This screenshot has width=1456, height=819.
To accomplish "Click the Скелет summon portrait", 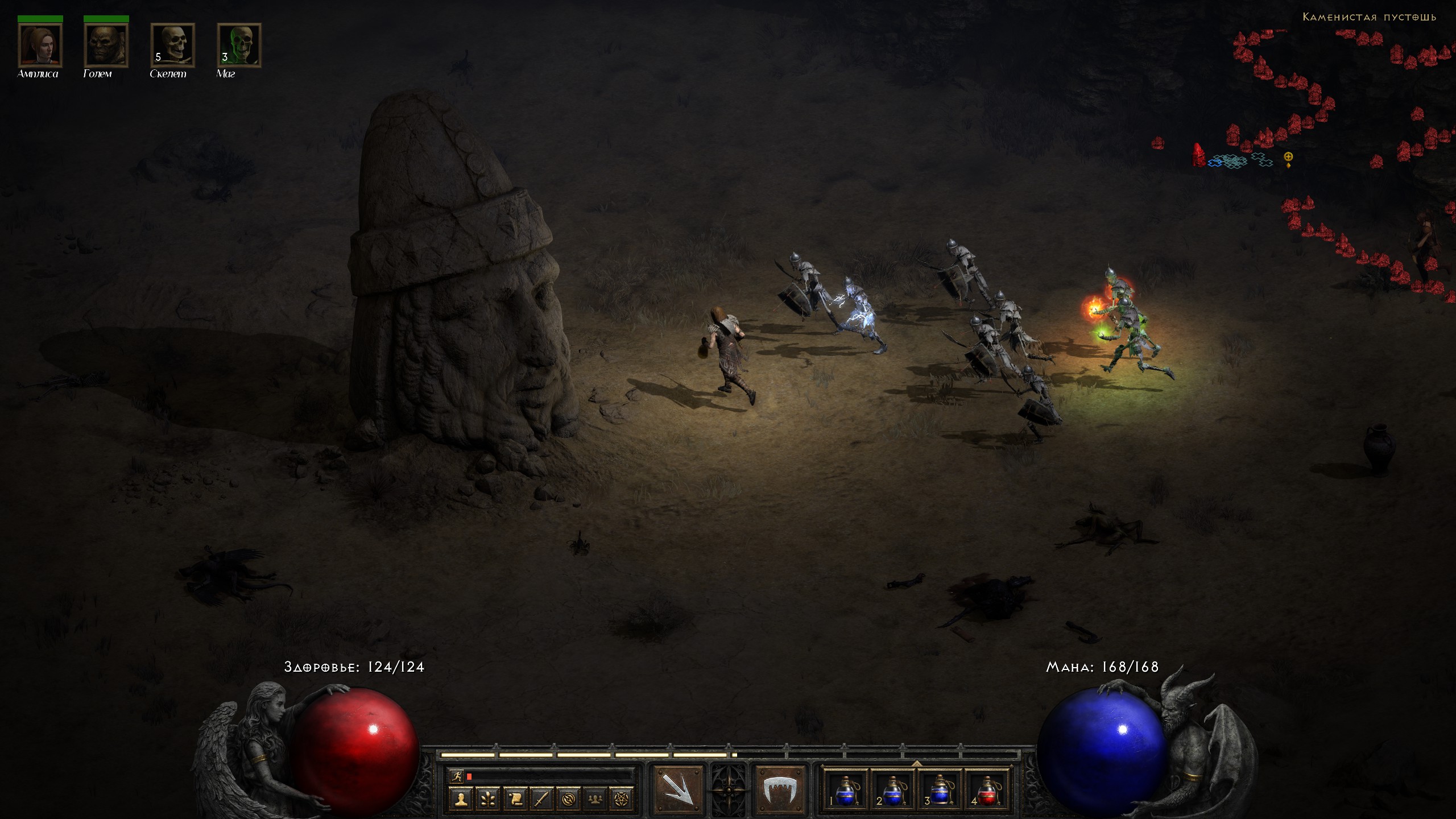I will tap(172, 45).
